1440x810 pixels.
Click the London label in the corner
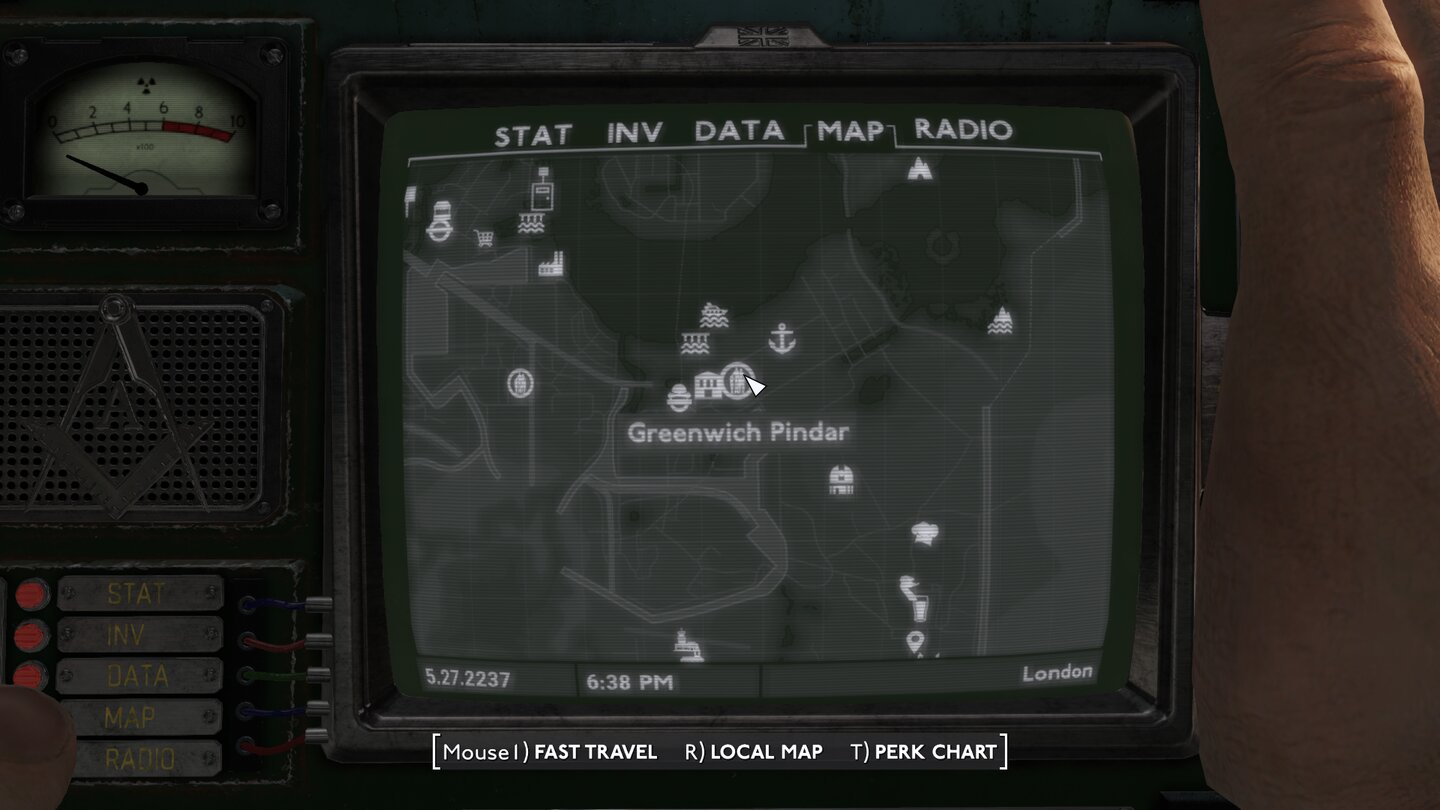(x=1056, y=673)
